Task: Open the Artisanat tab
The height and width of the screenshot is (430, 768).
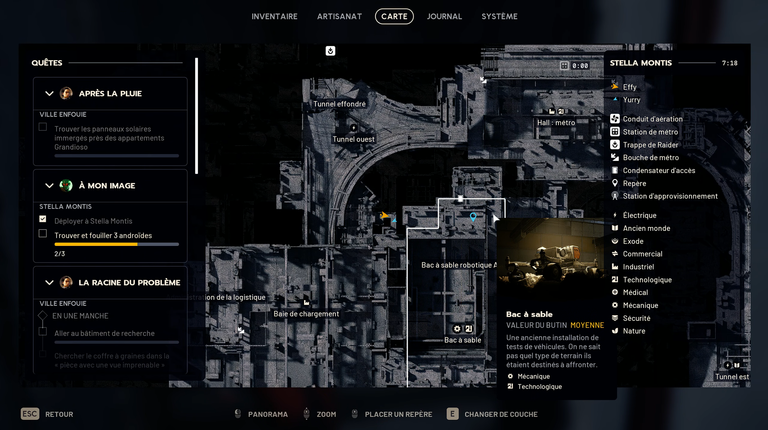Action: (339, 17)
